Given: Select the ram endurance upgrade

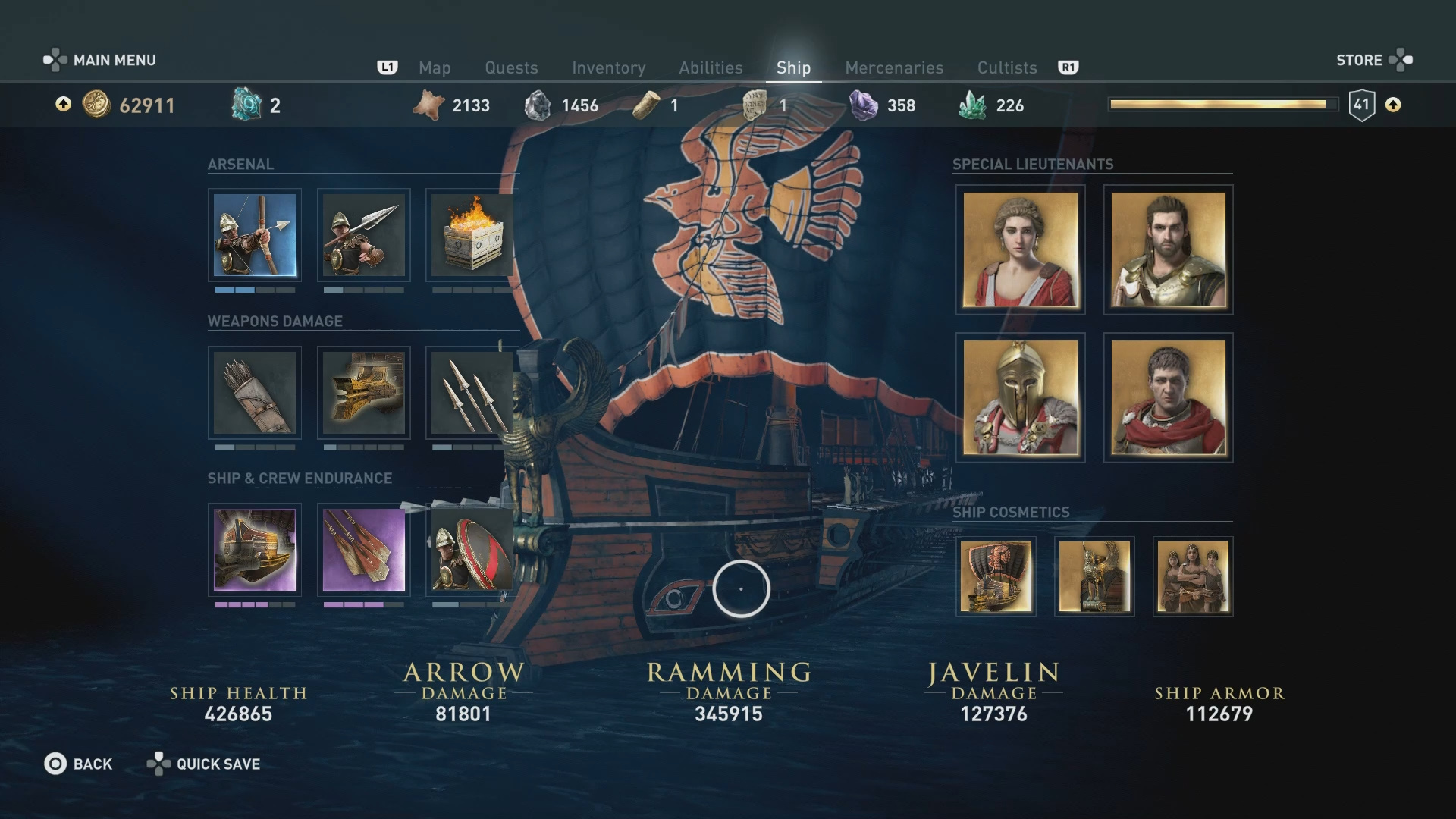Looking at the screenshot, I should pyautogui.click(x=364, y=550).
